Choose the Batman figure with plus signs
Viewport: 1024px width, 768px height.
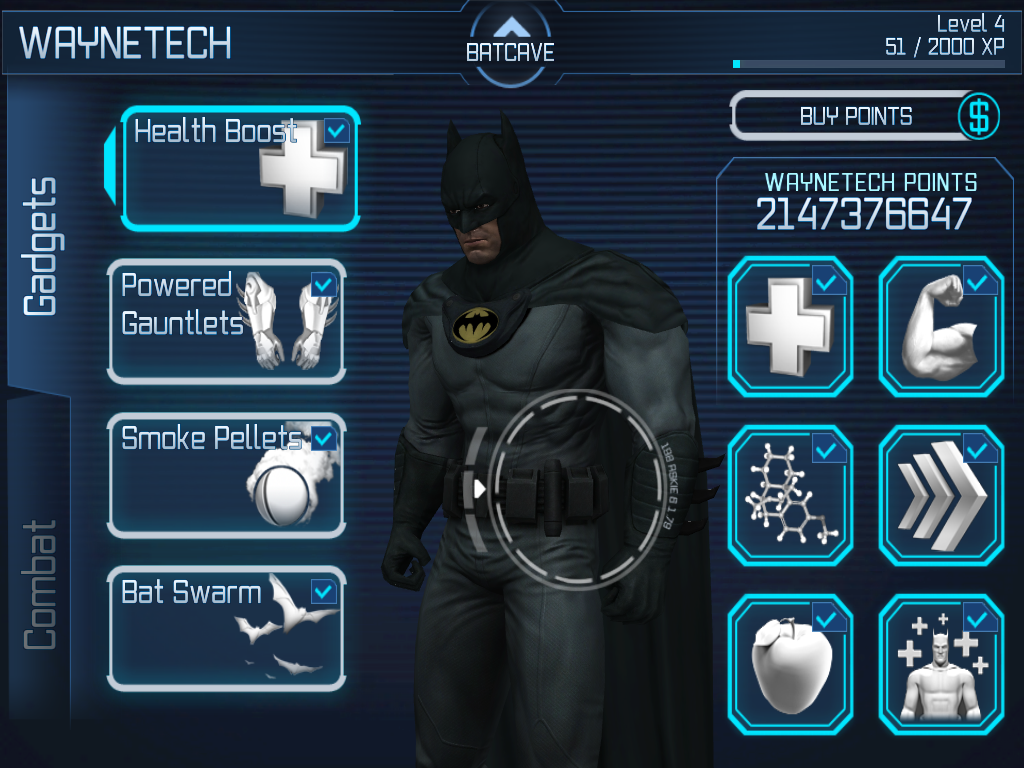[940, 664]
